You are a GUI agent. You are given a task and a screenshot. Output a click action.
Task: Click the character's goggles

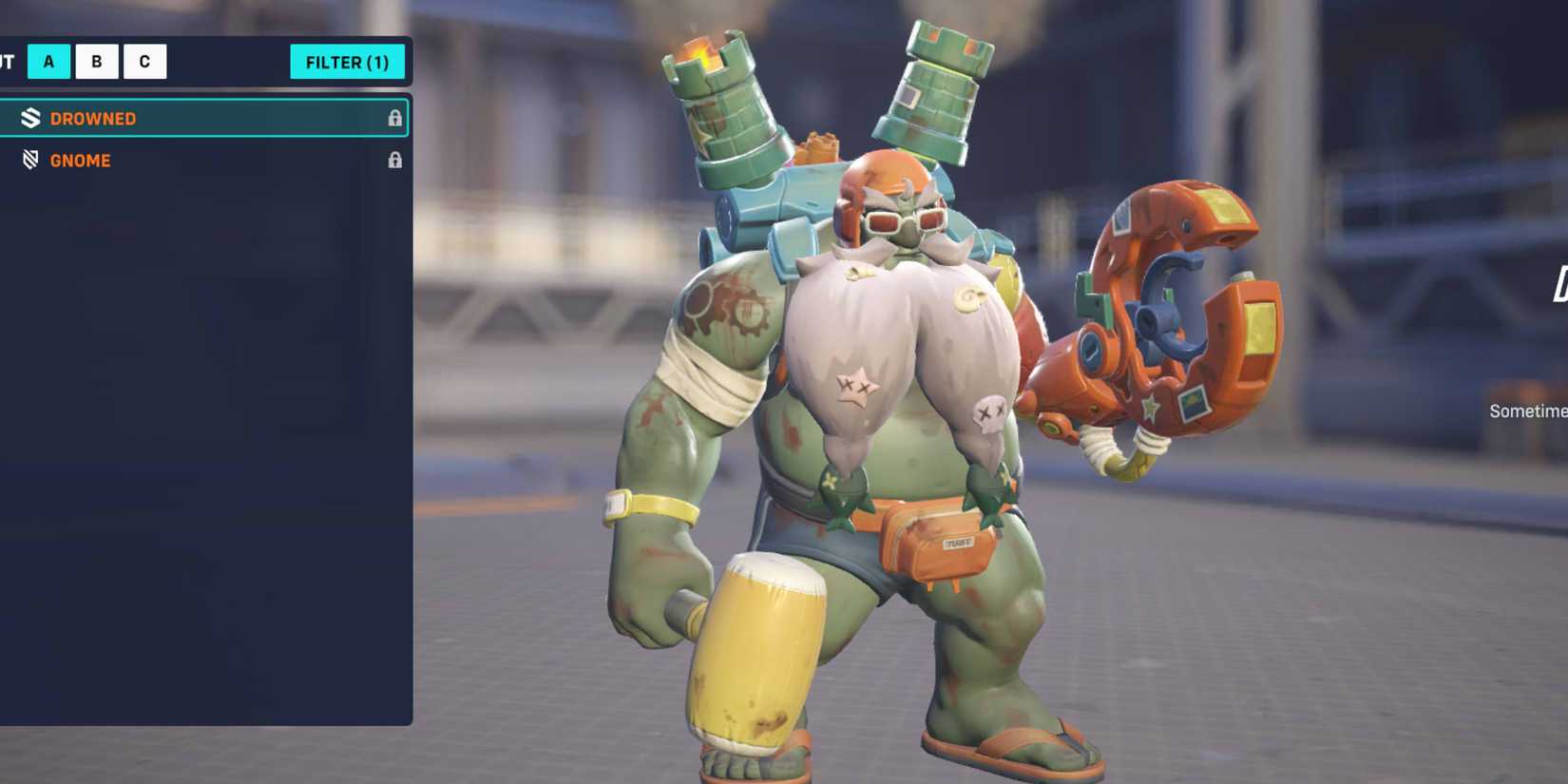point(903,220)
